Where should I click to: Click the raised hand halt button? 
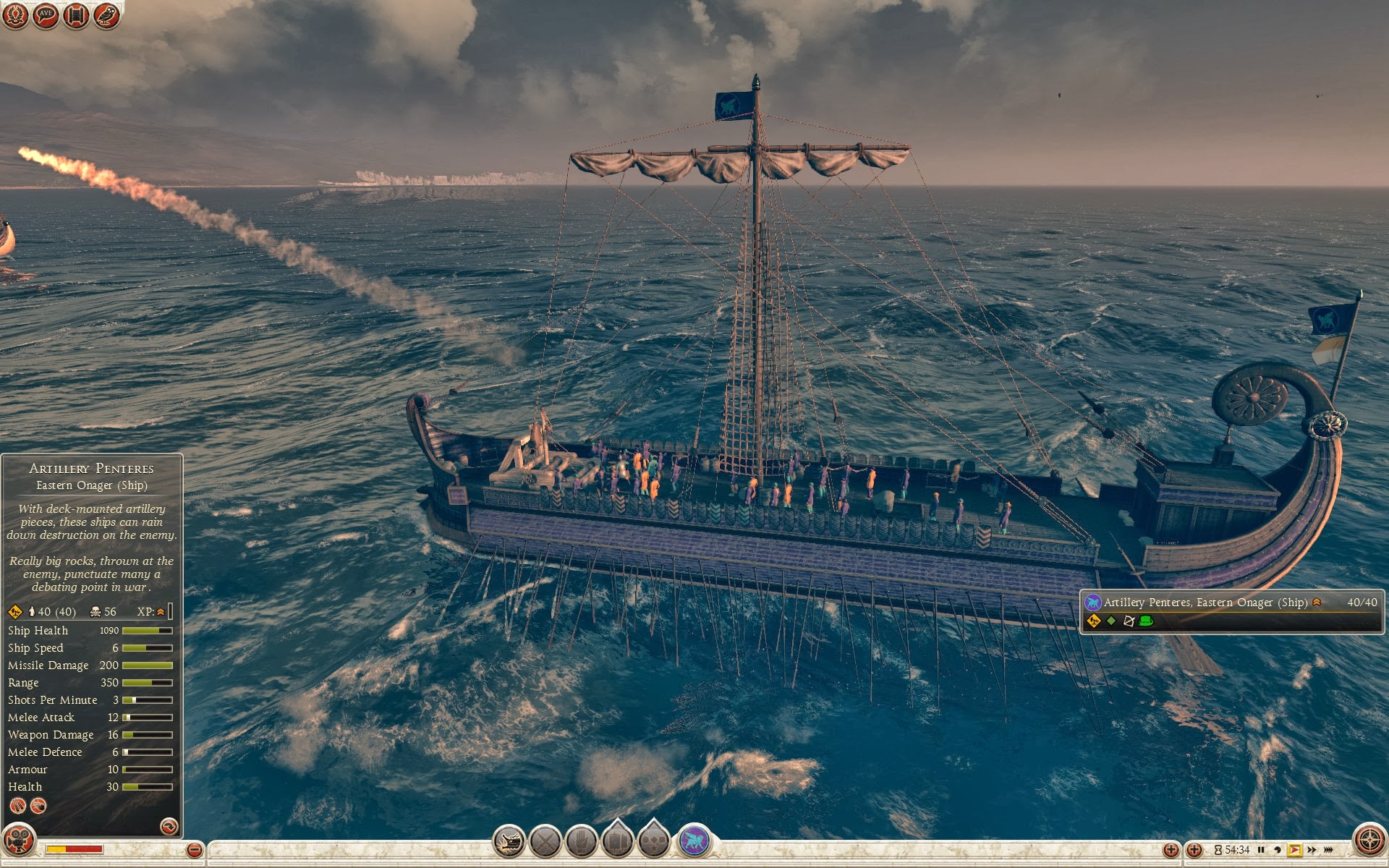[582, 842]
